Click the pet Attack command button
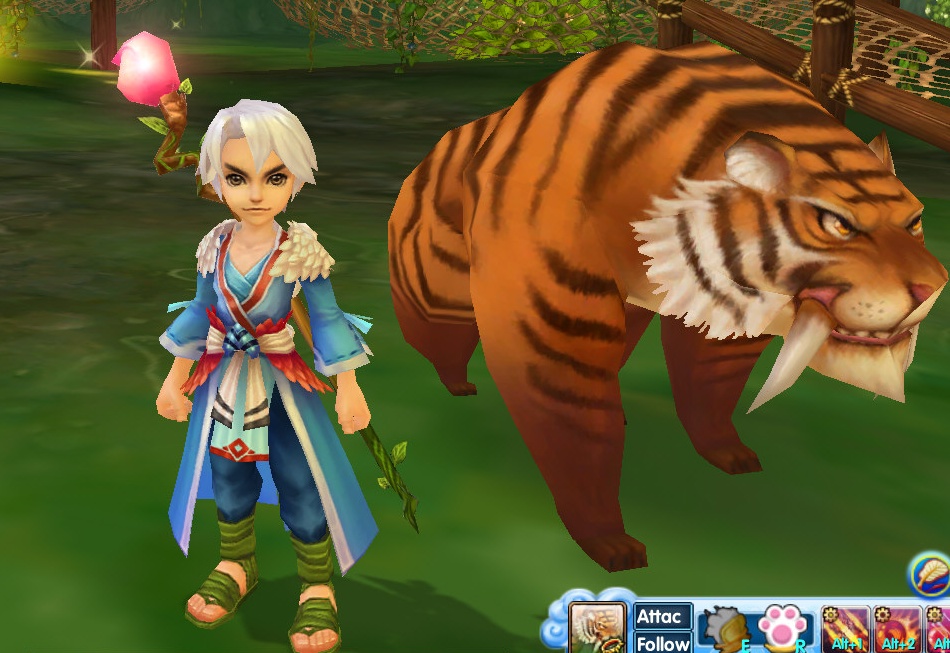The image size is (950, 653). (662, 616)
